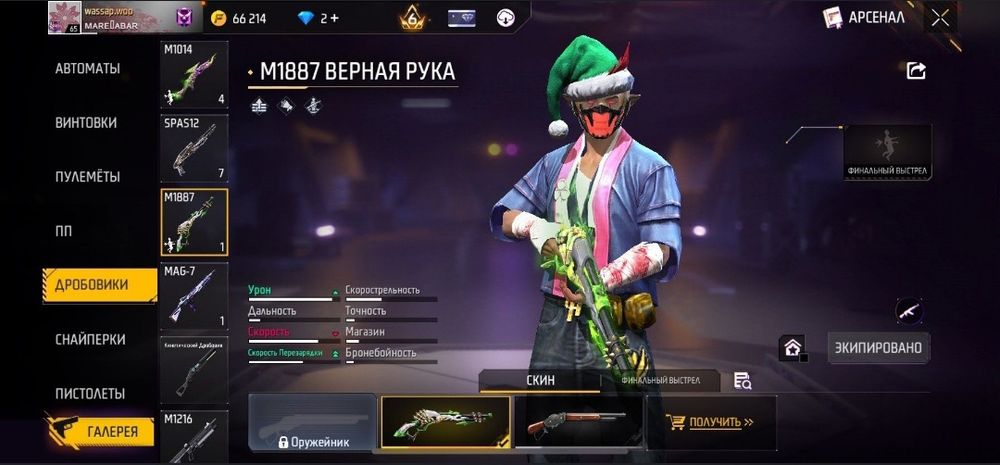Open the Финальный выстрел preview card

pyautogui.click(x=888, y=152)
